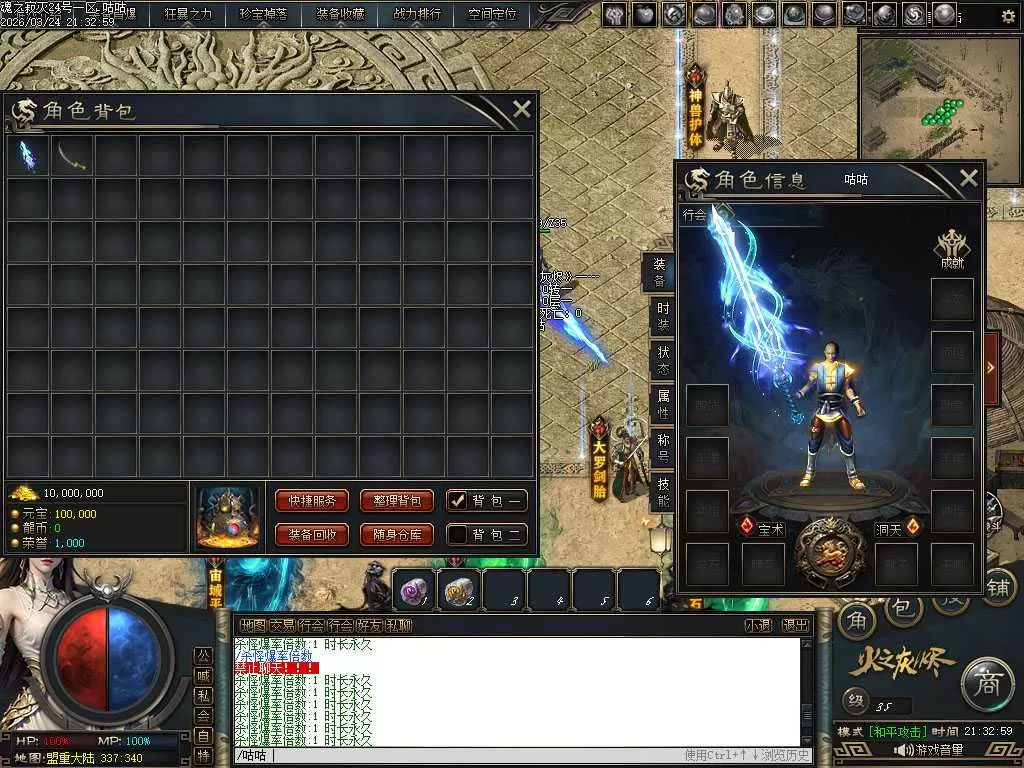
Task: Open the 珍宝掉落 top menu entry
Action: coord(263,14)
